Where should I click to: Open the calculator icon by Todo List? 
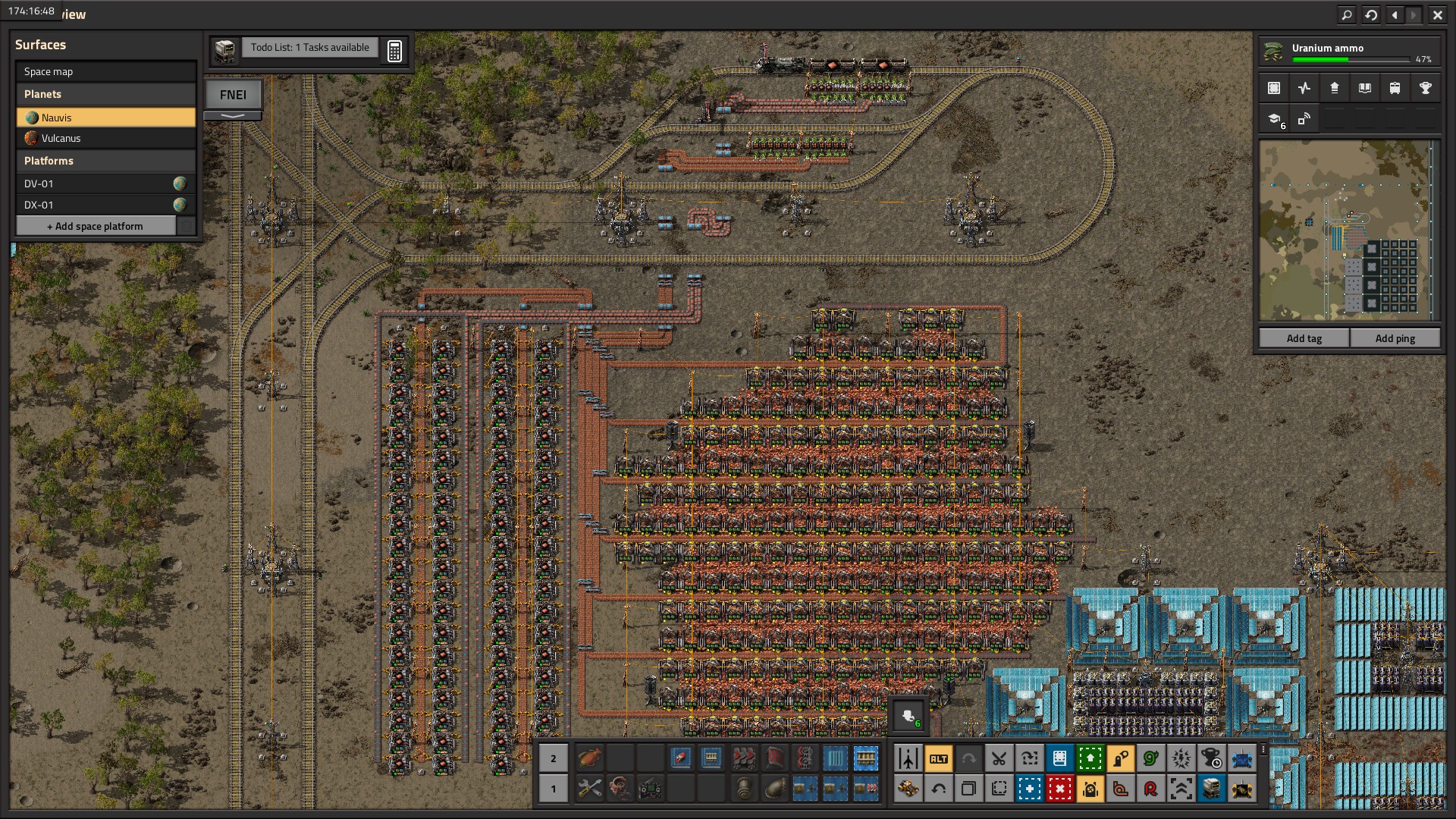pyautogui.click(x=394, y=51)
